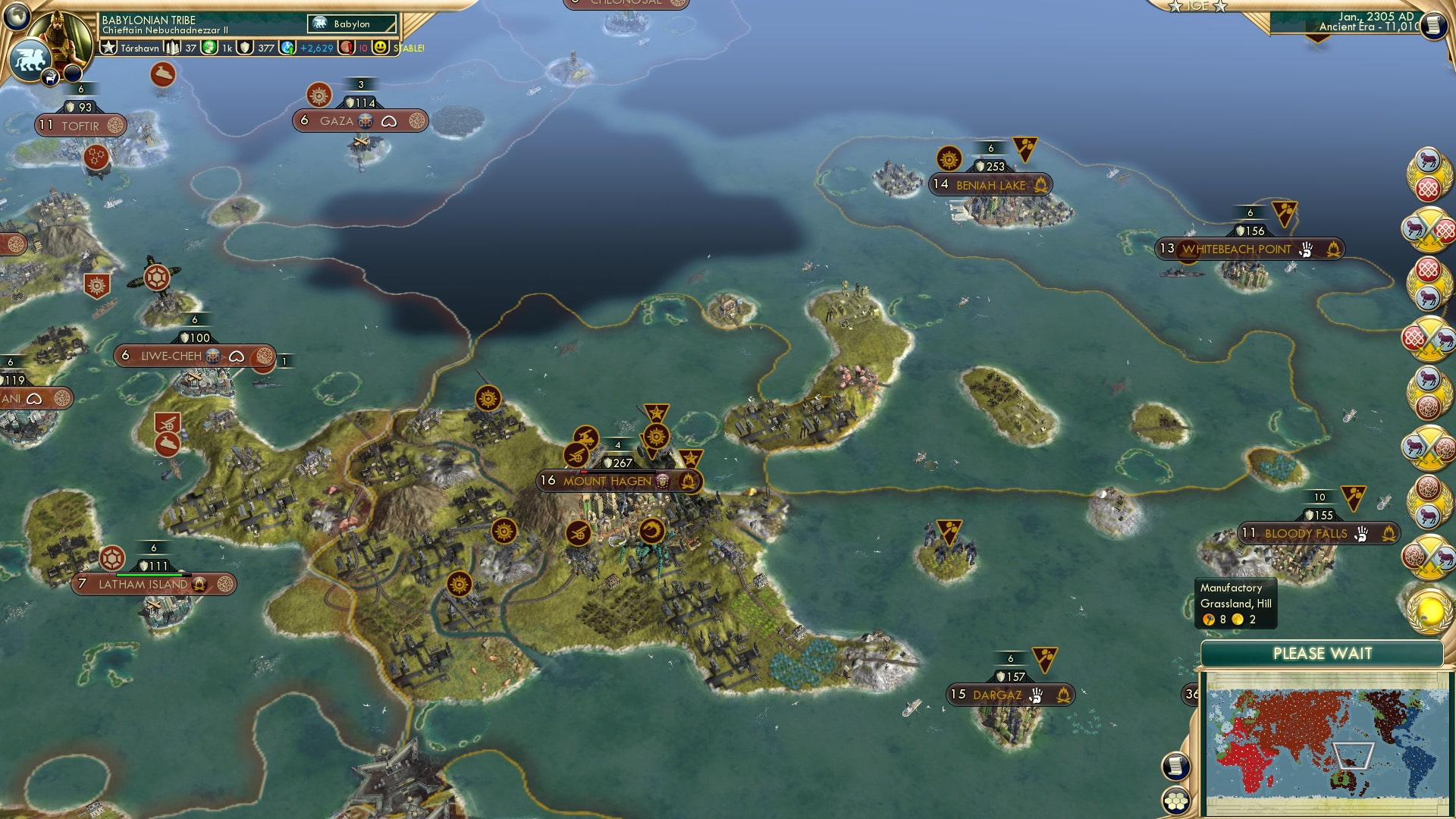Viewport: 1456px width, 819px height.
Task: Open the Babylon civilization dropdown
Action: tap(353, 24)
